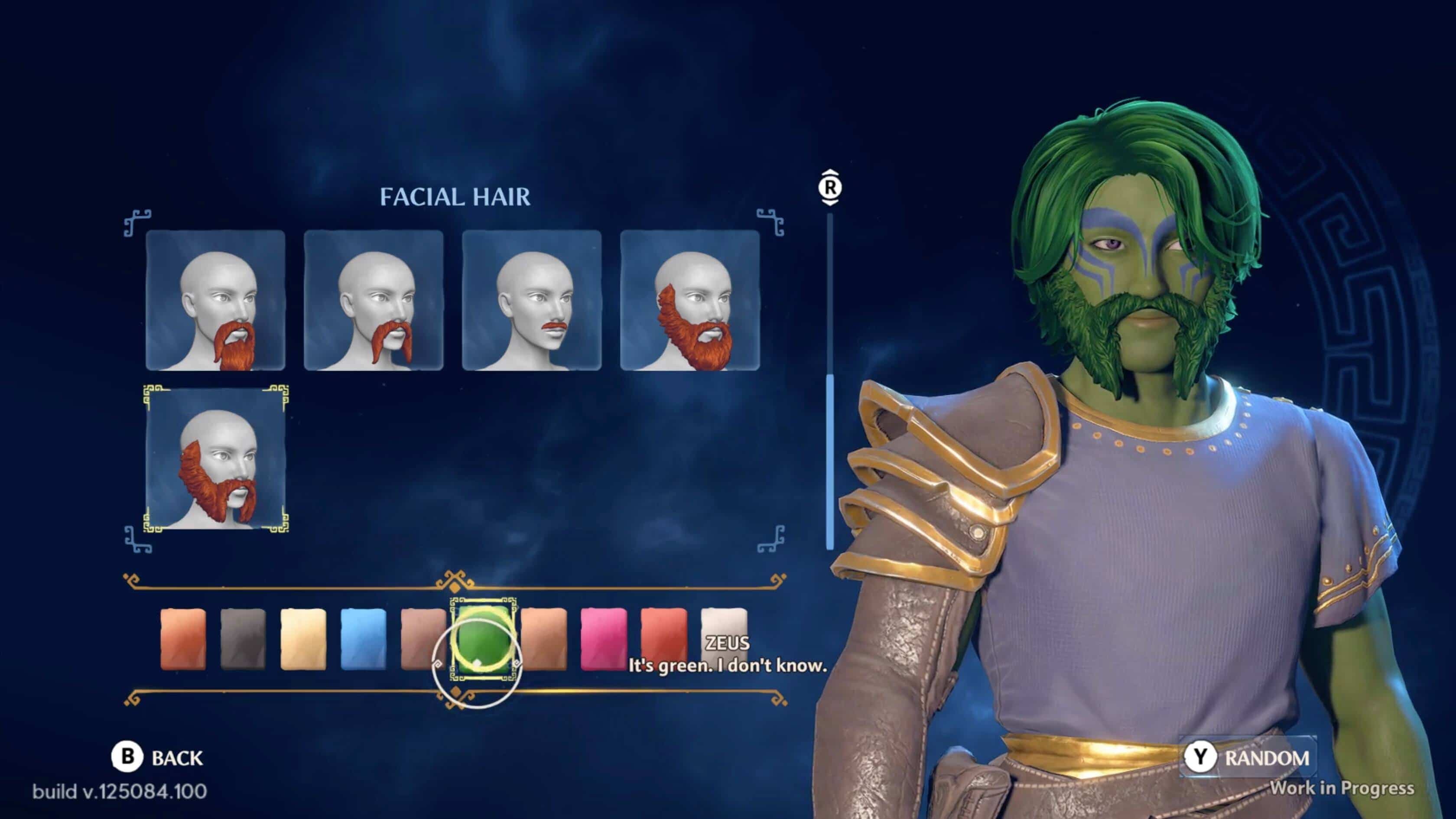Select the goatee with mustache style
Viewport: 1456px width, 819px height.
215,300
